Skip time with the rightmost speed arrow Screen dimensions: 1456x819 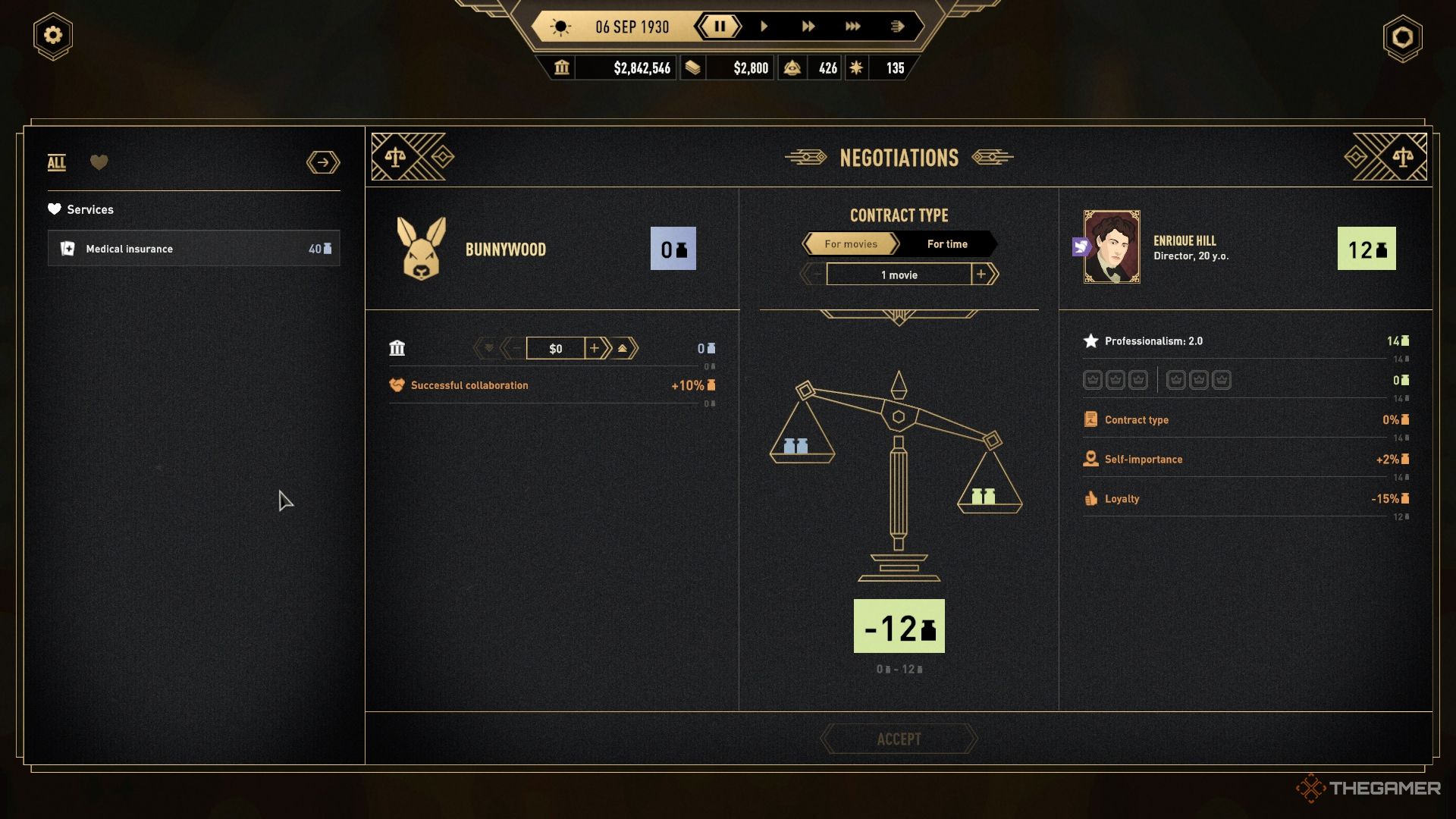(897, 27)
